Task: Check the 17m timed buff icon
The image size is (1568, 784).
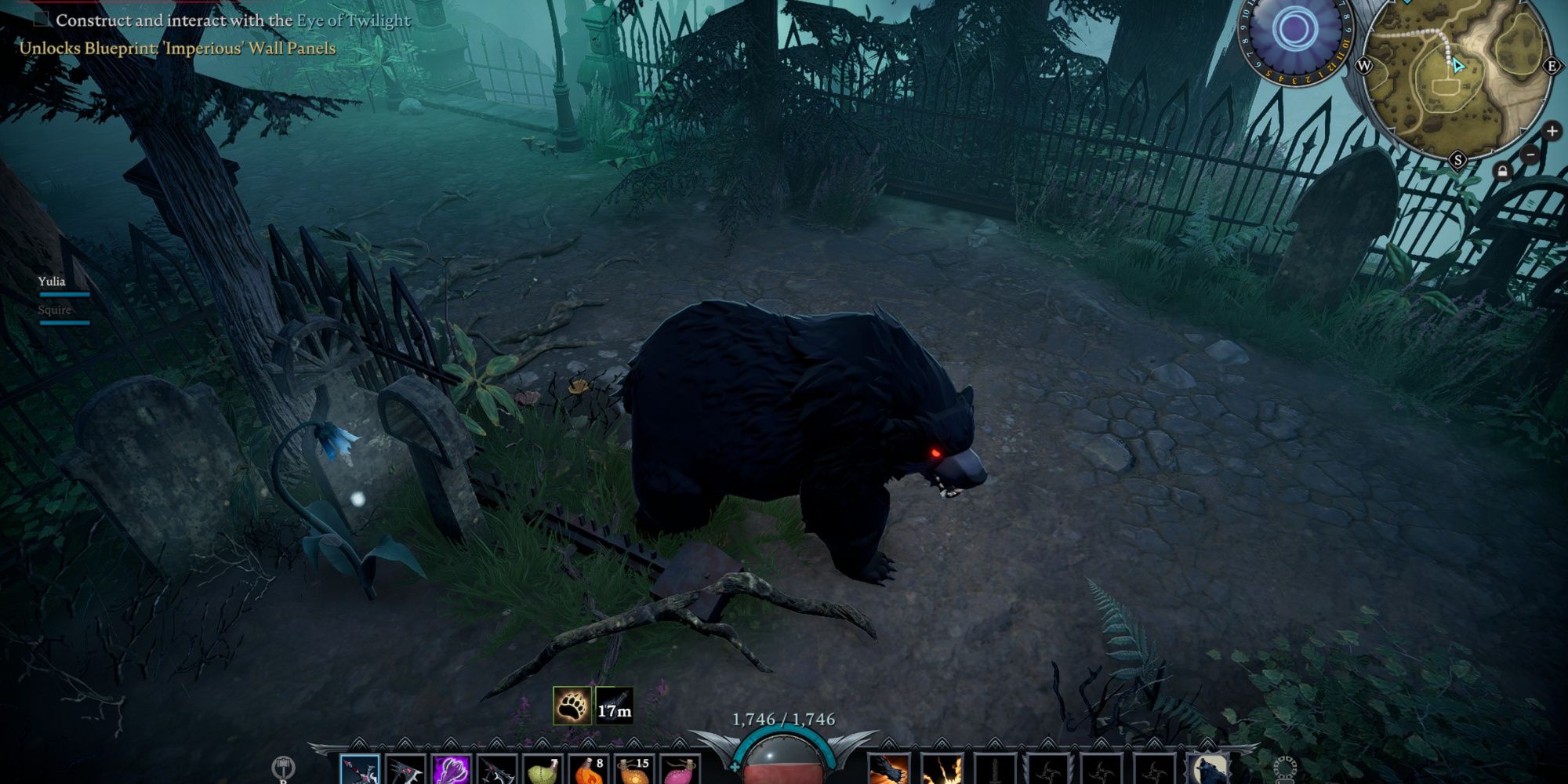Action: 614,705
